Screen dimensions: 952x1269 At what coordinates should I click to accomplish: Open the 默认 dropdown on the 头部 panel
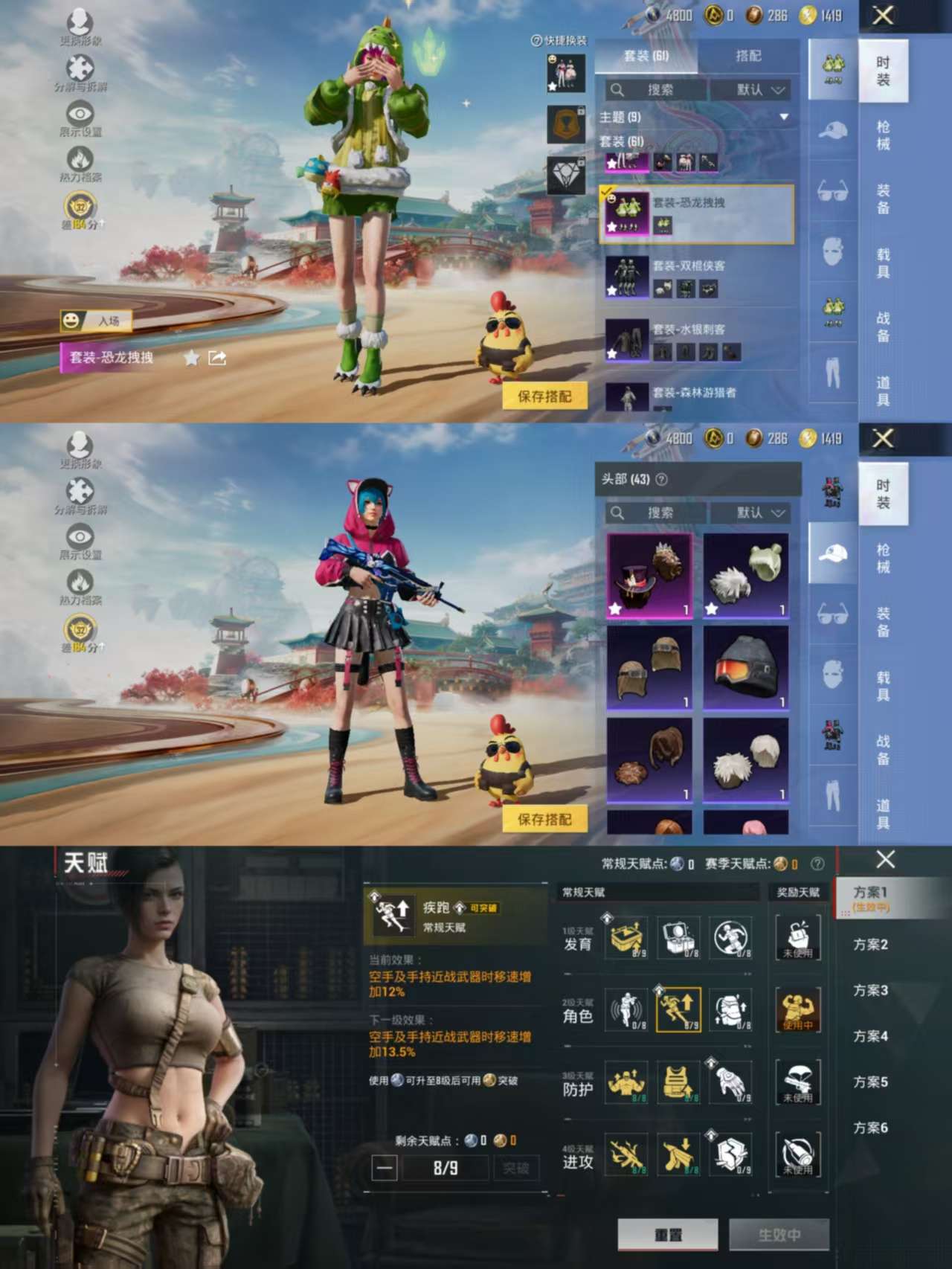coord(751,512)
